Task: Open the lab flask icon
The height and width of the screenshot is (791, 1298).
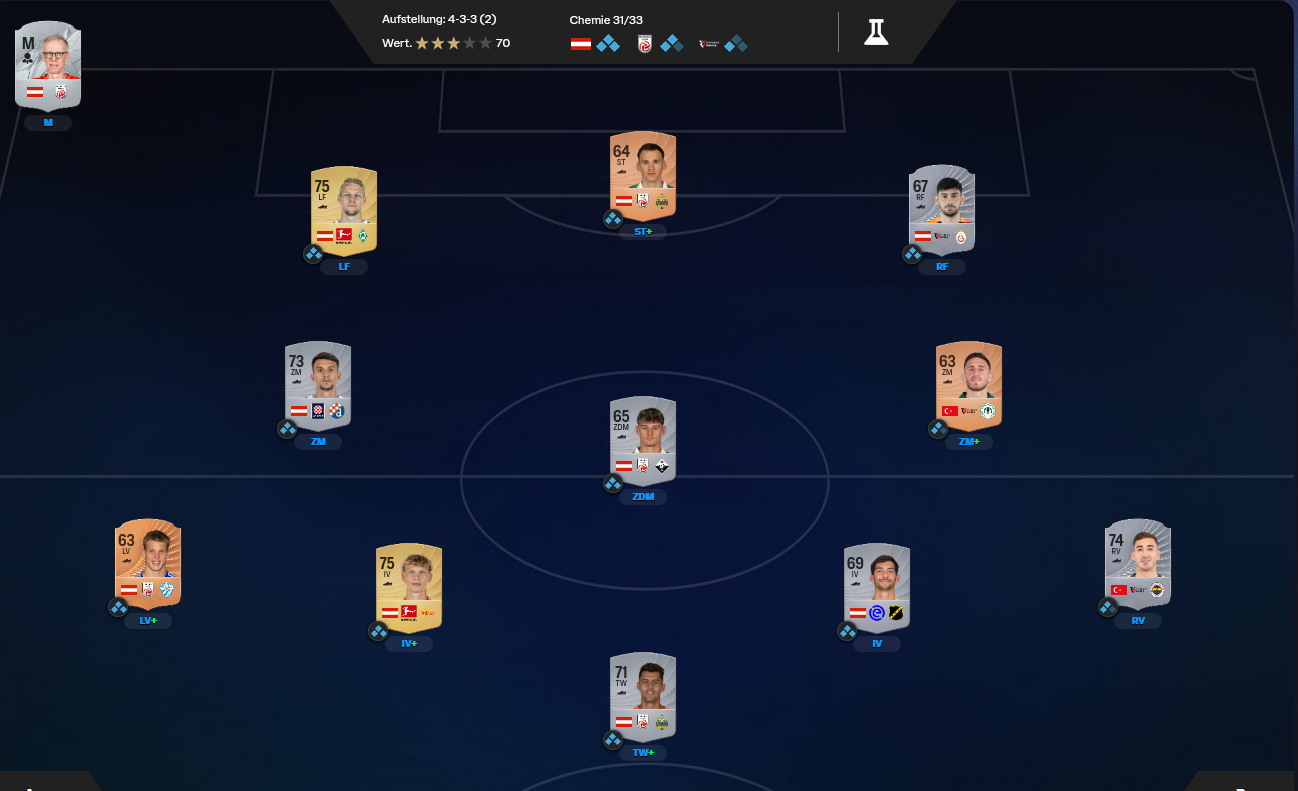Action: click(x=876, y=32)
